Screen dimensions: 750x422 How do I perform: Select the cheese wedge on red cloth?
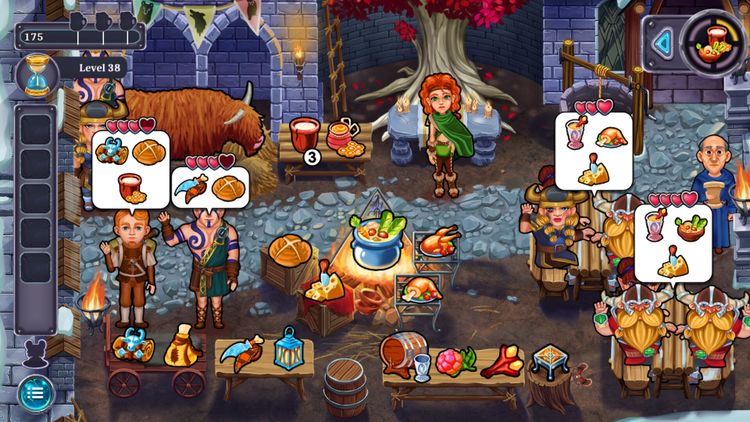(x=324, y=286)
